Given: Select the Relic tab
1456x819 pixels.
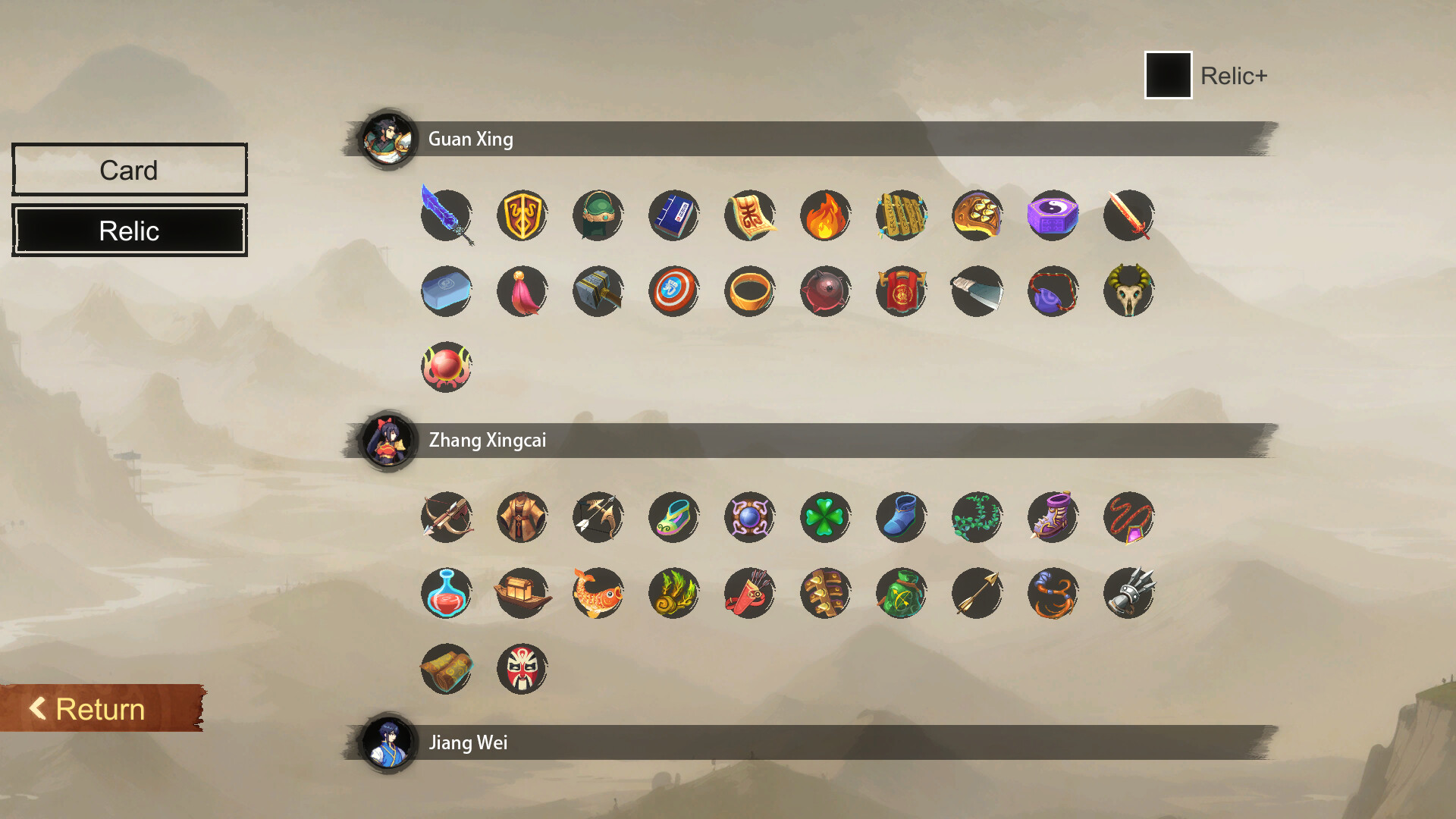Looking at the screenshot, I should click(129, 230).
